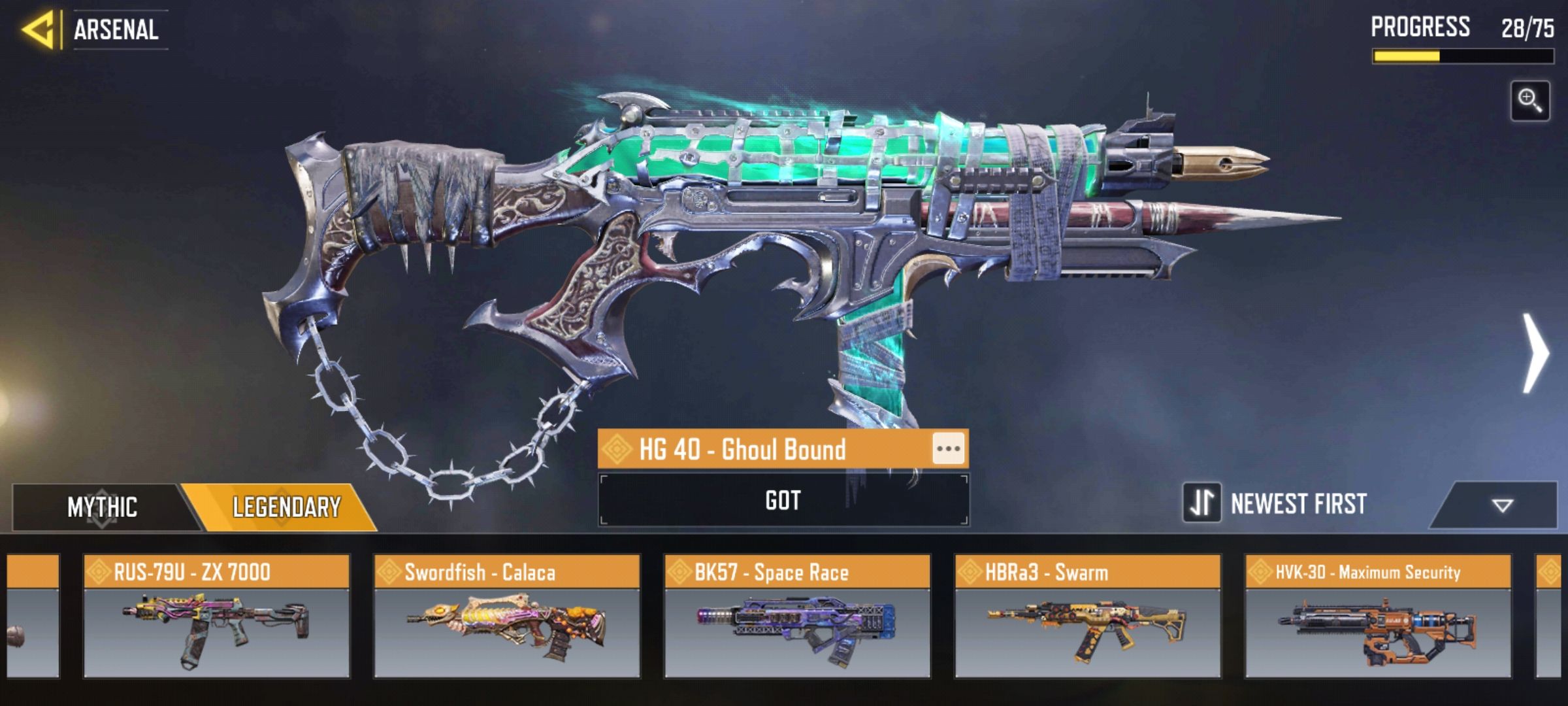
Task: Switch to the Legendary tab
Action: (284, 505)
